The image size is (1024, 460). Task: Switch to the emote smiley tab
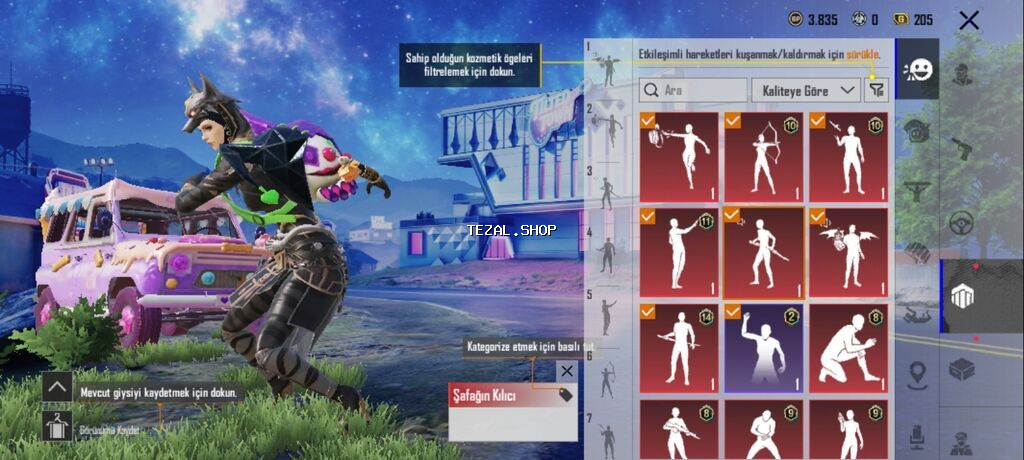point(917,70)
